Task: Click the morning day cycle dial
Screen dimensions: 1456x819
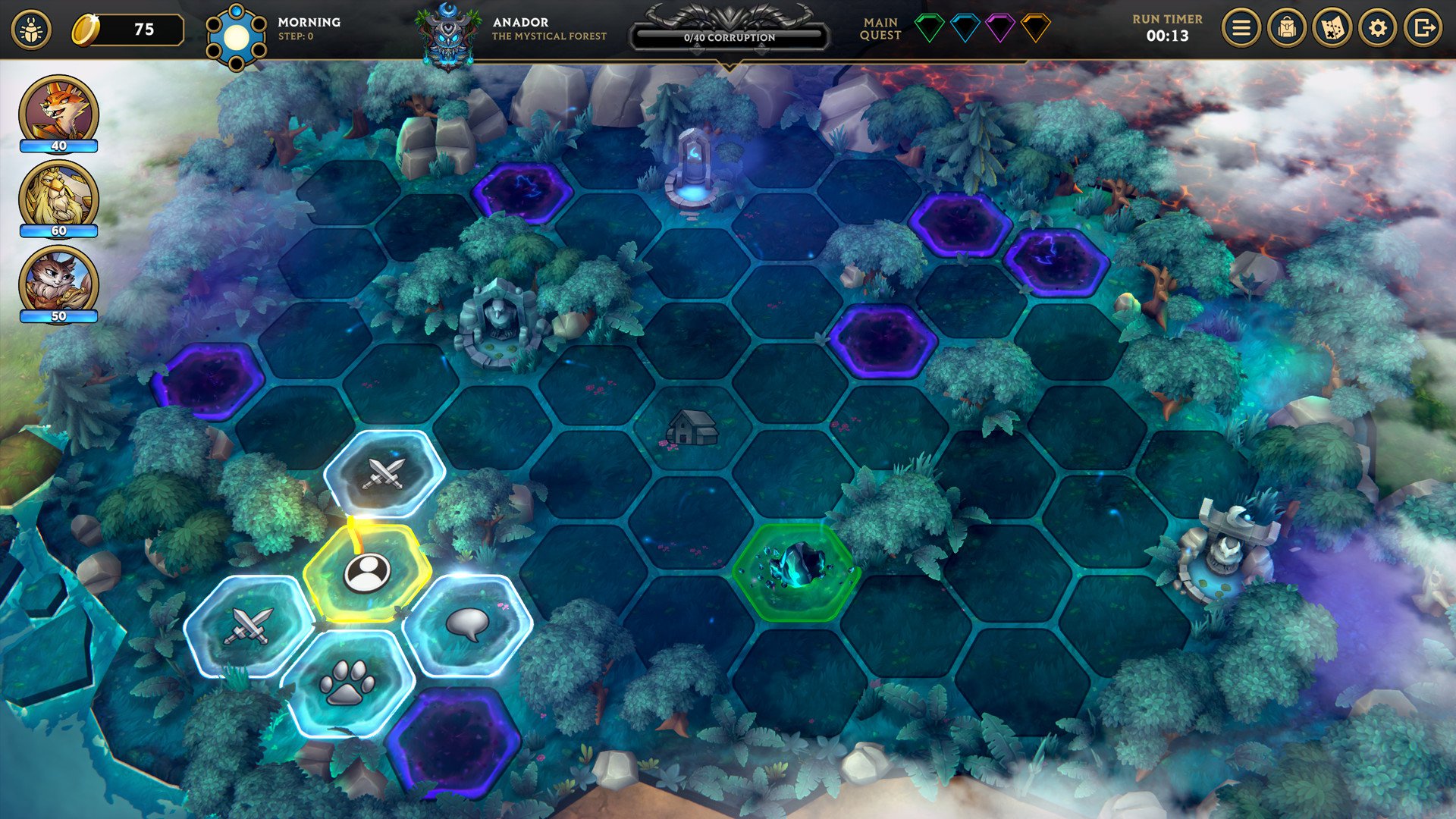Action: (x=236, y=36)
